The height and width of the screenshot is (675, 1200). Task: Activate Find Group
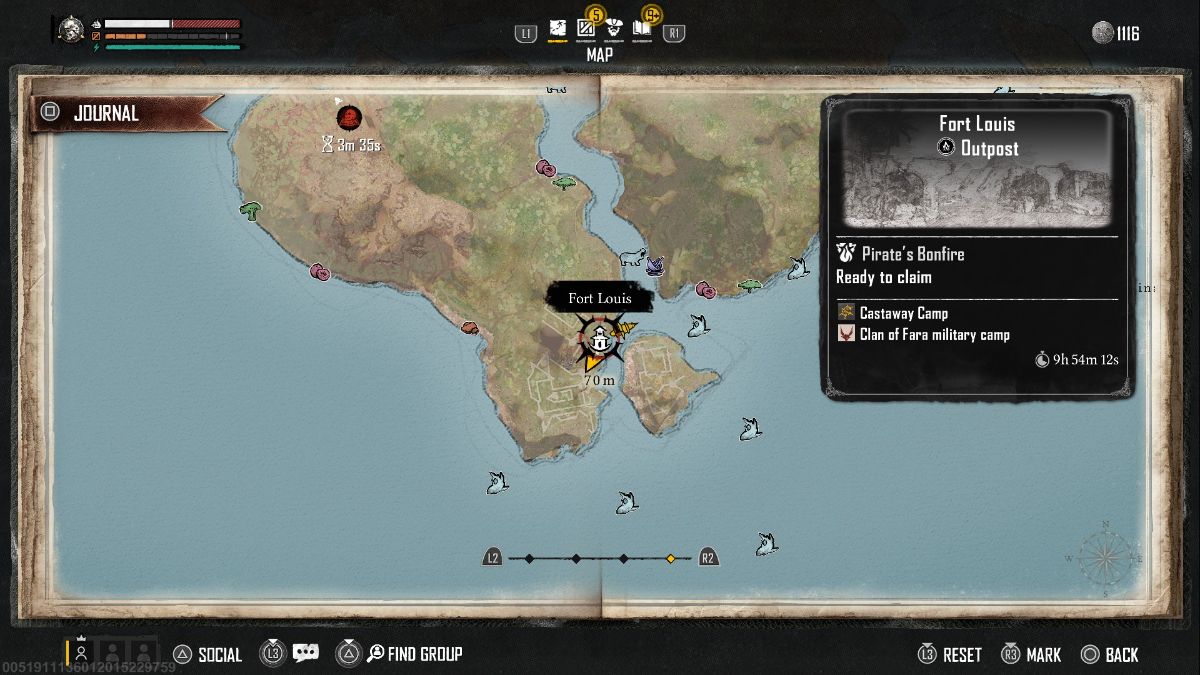tap(413, 655)
